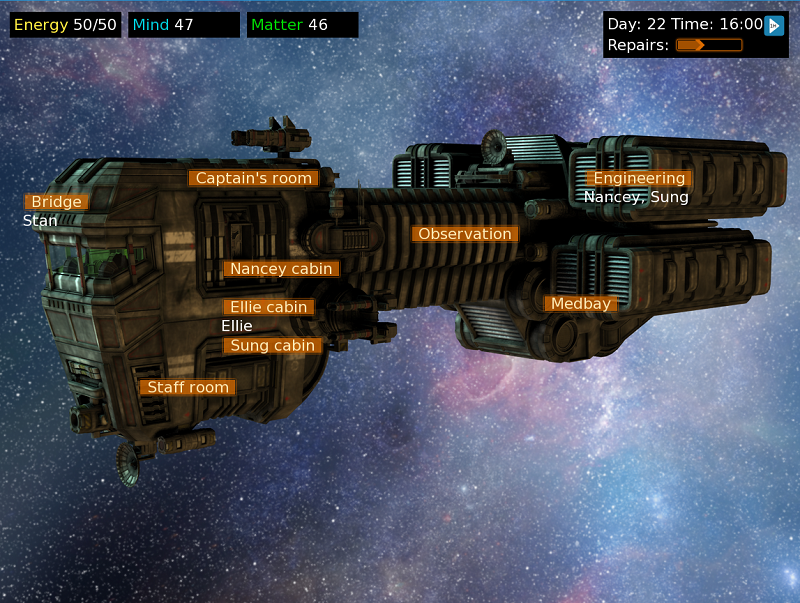Visit the Engineering section

coord(639,178)
